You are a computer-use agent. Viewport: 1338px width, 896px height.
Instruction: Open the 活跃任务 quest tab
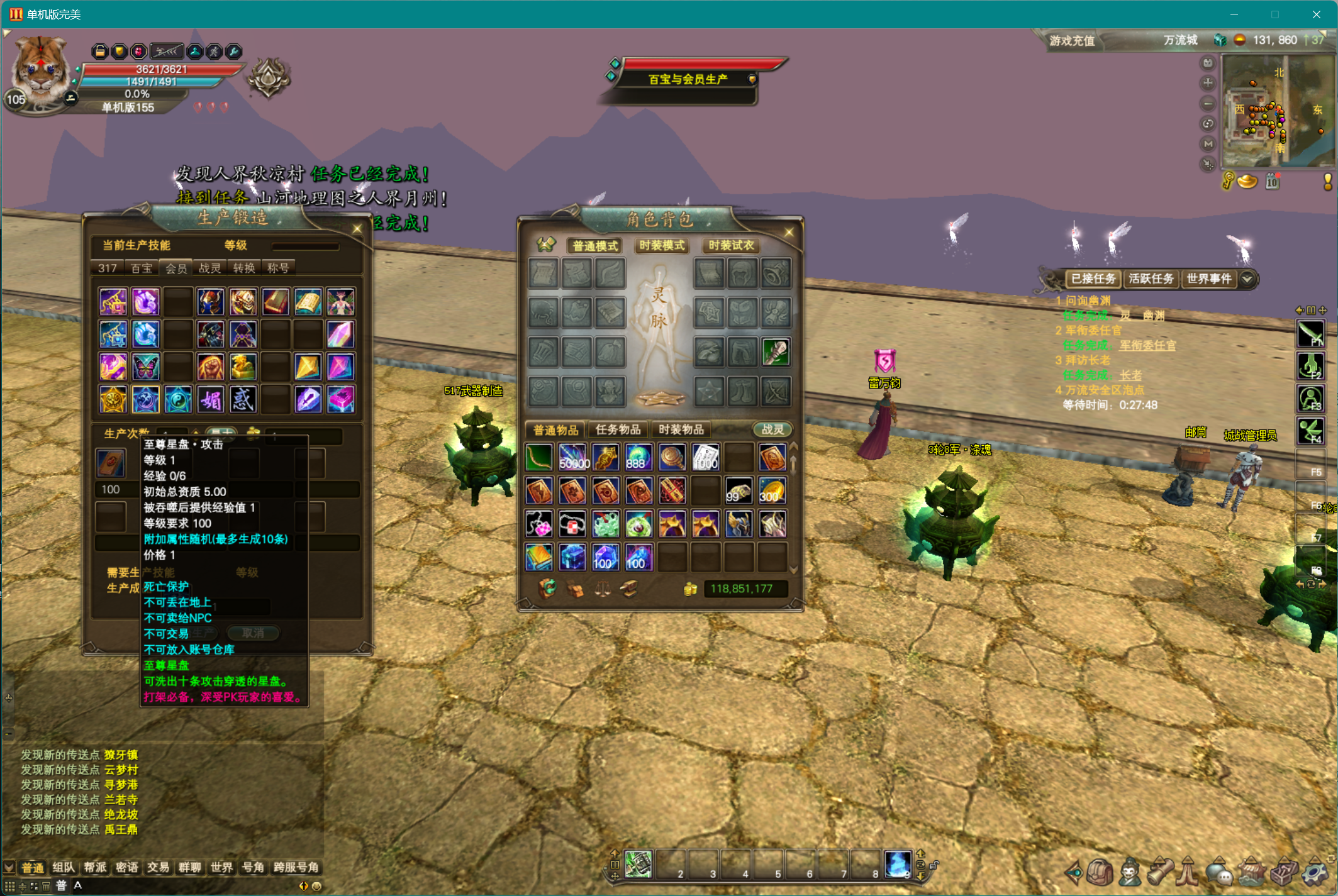click(1151, 279)
